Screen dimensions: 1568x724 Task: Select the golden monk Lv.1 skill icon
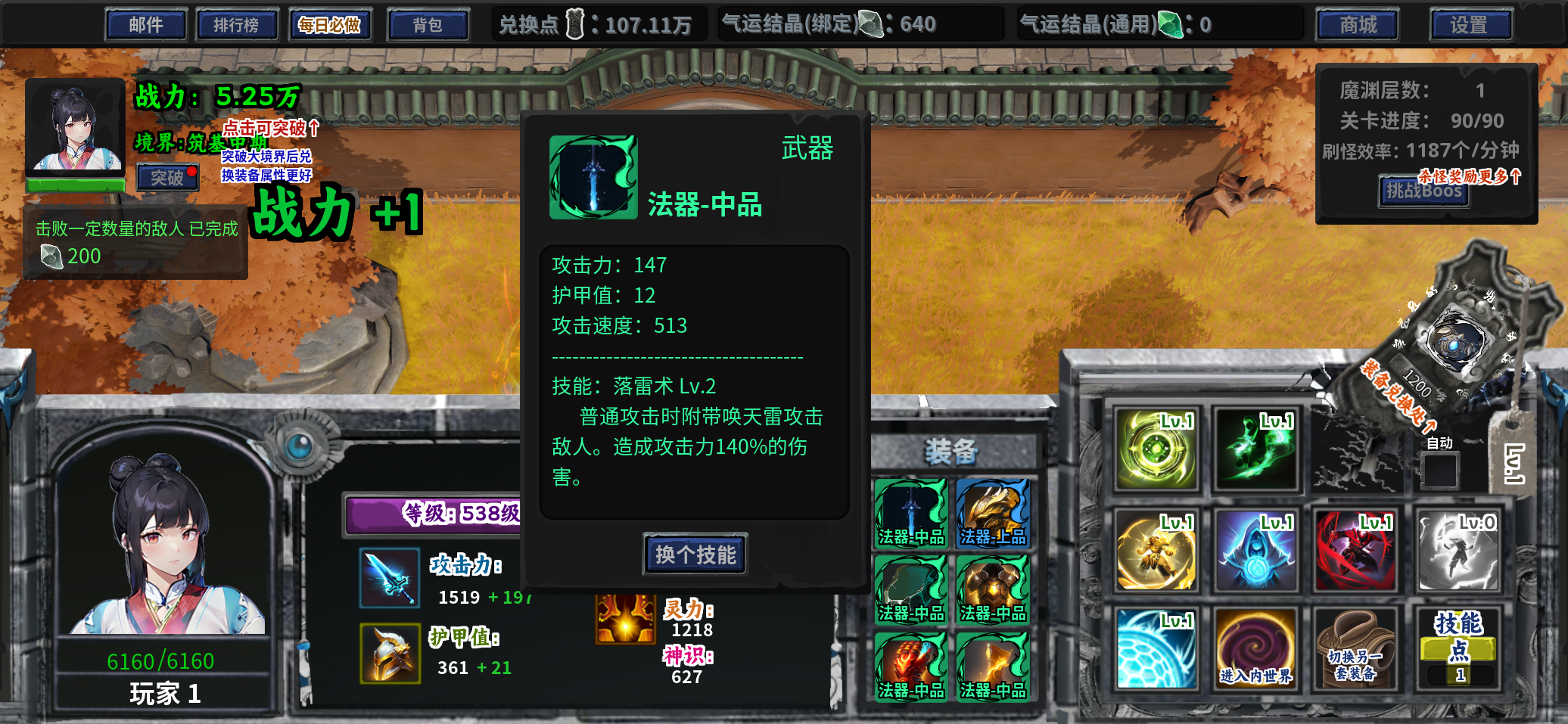pyautogui.click(x=1156, y=551)
